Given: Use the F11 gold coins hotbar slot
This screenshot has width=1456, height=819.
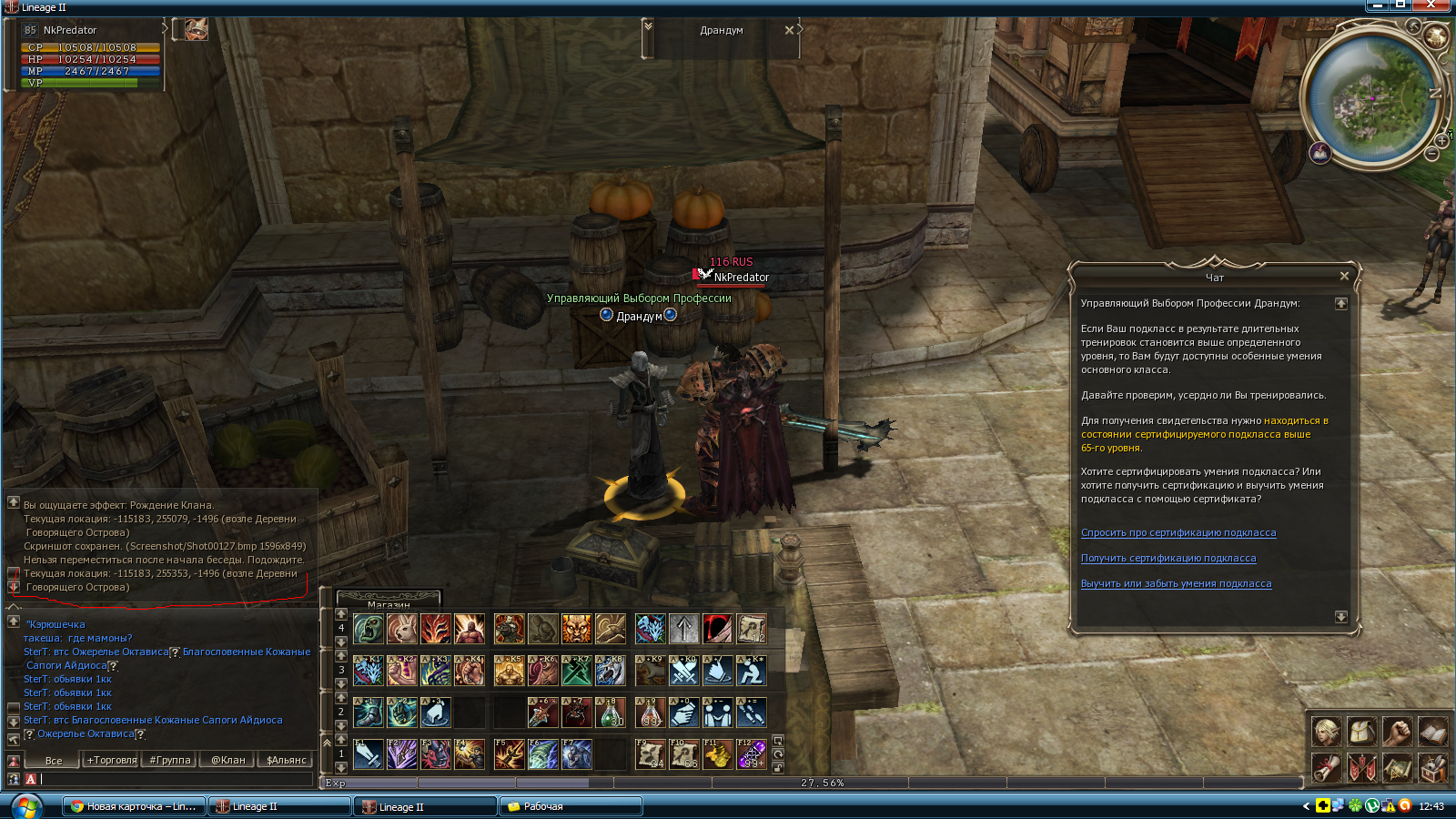Looking at the screenshot, I should pyautogui.click(x=718, y=754).
